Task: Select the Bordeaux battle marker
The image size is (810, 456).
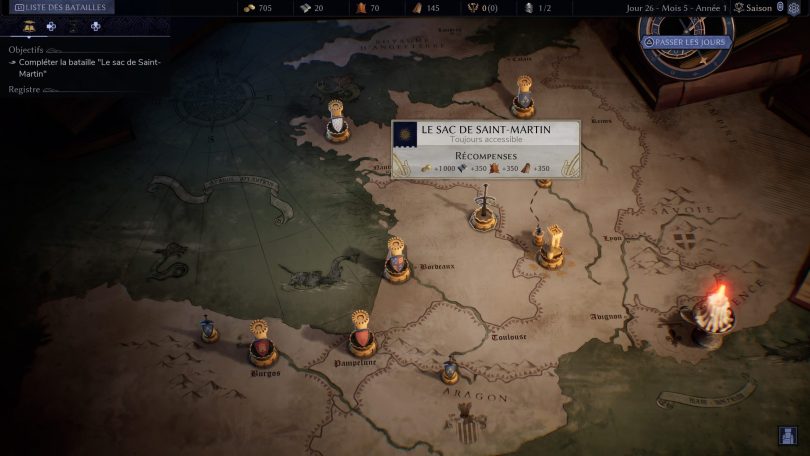Action: 396,261
